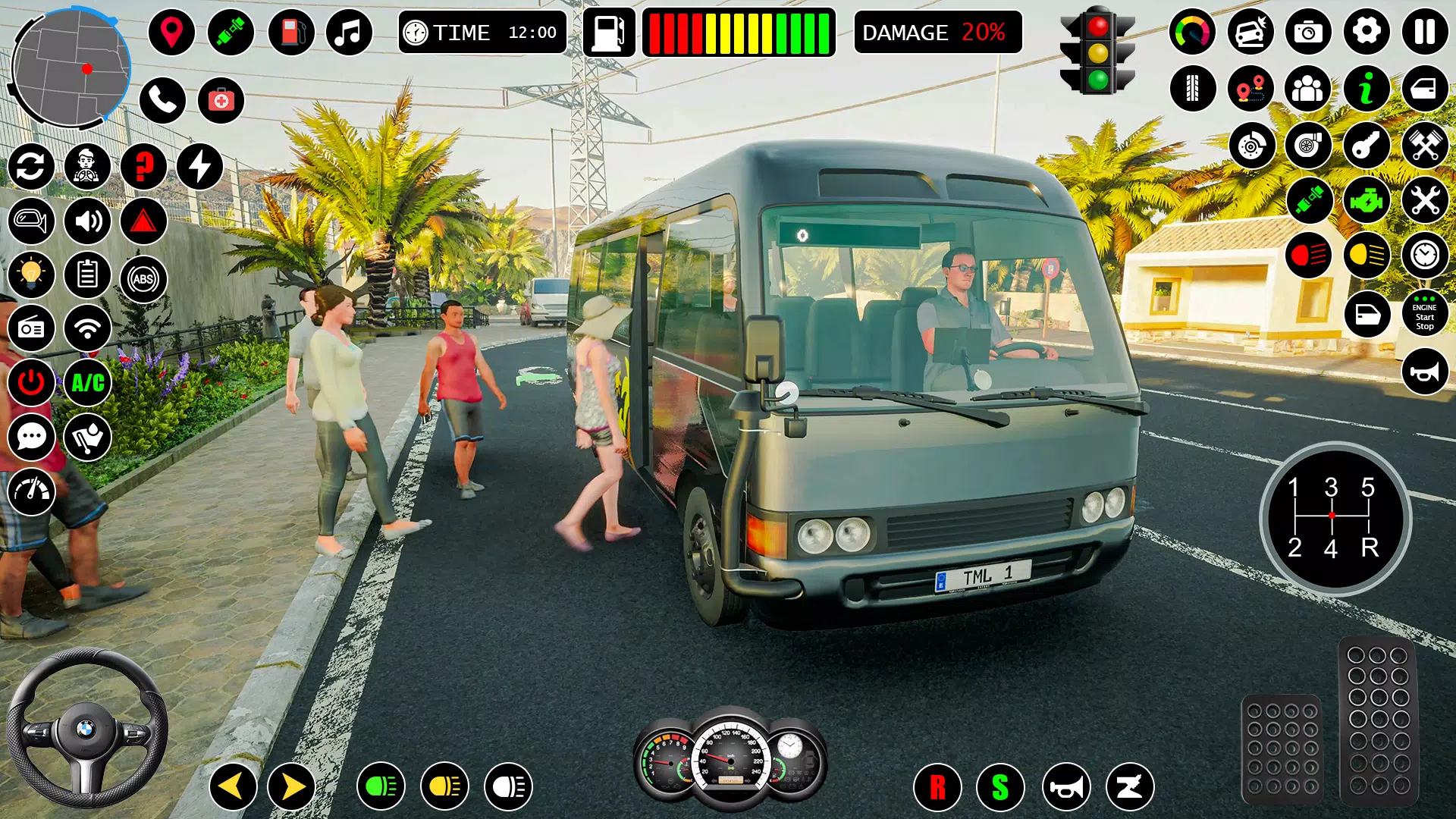Viewport: 1456px width, 819px height.
Task: Toggle the music note button
Action: point(349,33)
